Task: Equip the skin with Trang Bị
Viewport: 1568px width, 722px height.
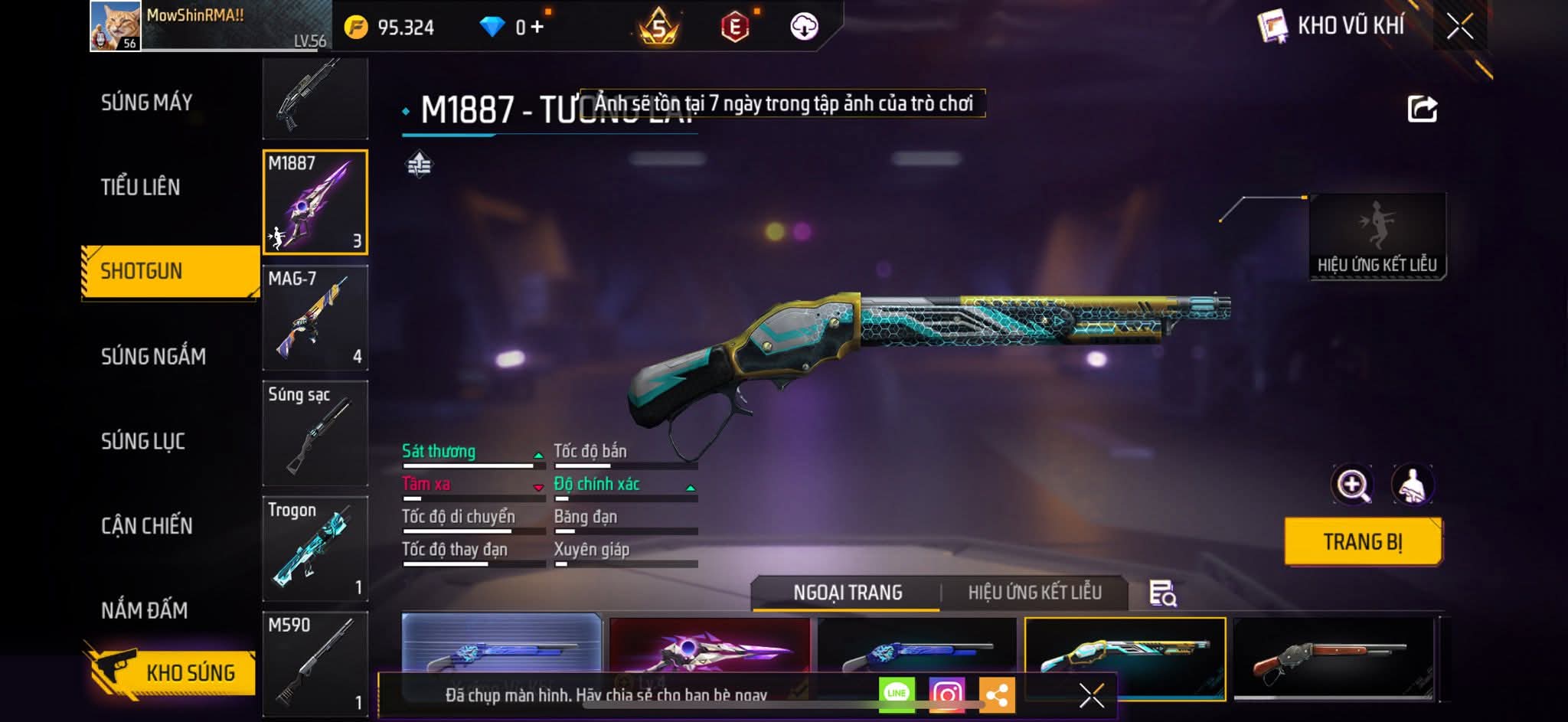Action: (1363, 542)
